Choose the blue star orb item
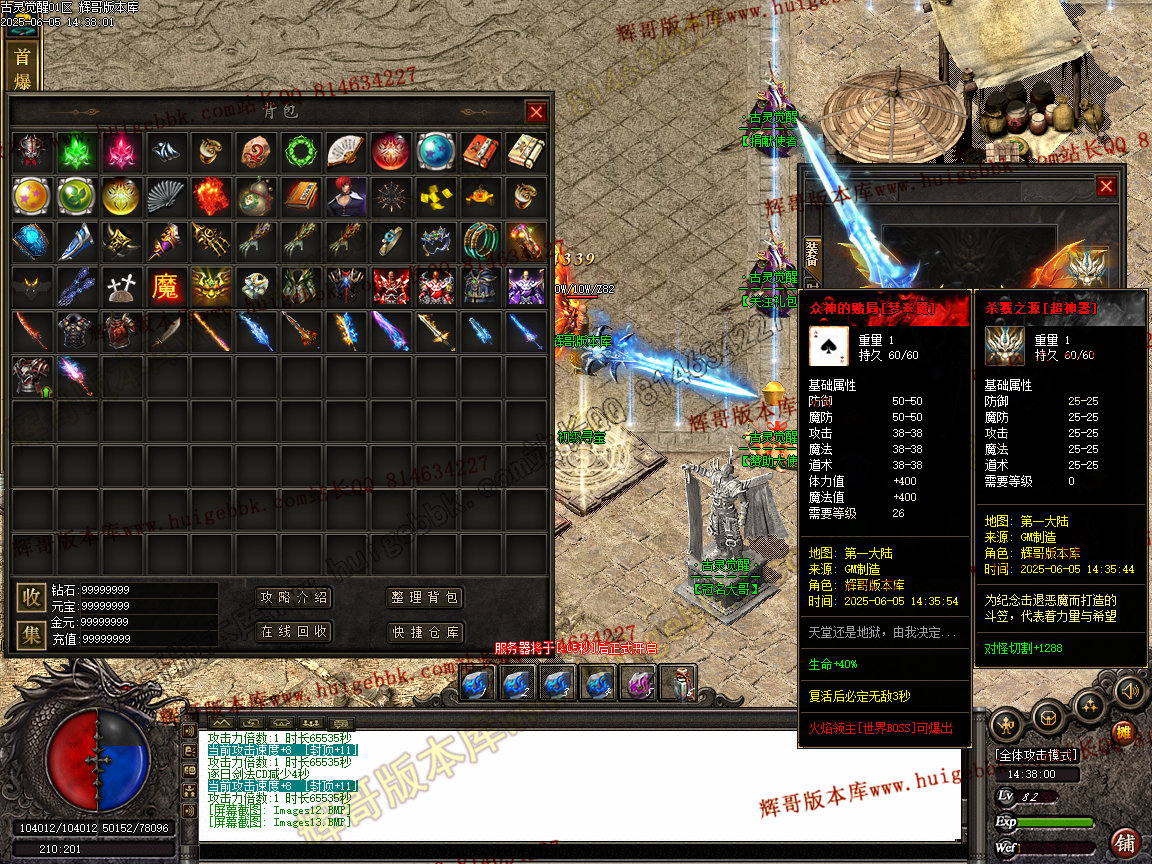The image size is (1152, 864). point(435,152)
